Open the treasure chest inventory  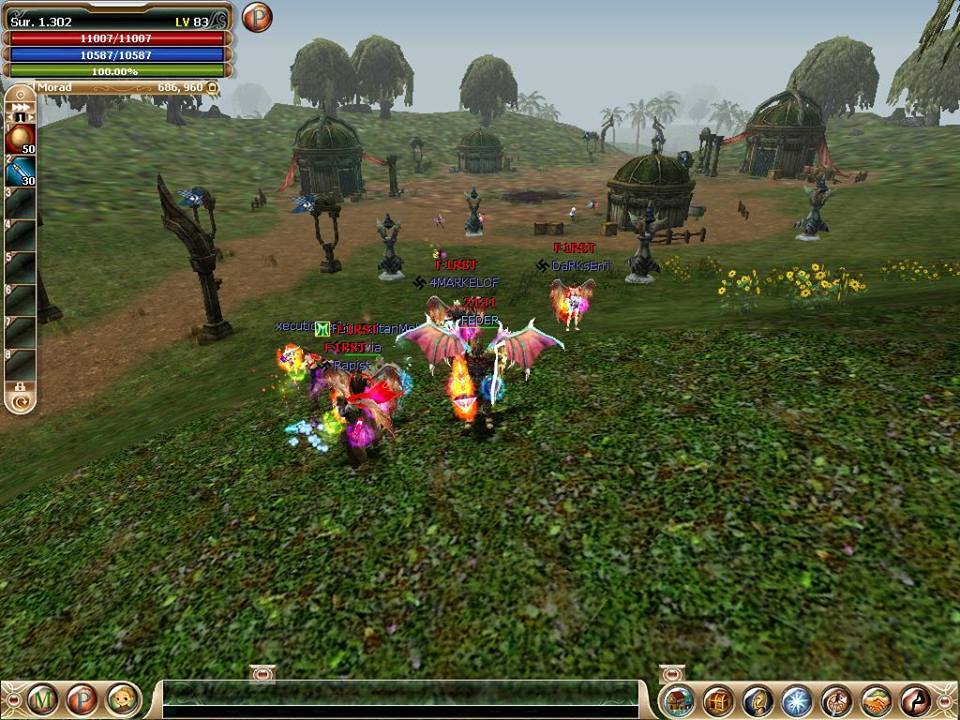pos(718,700)
